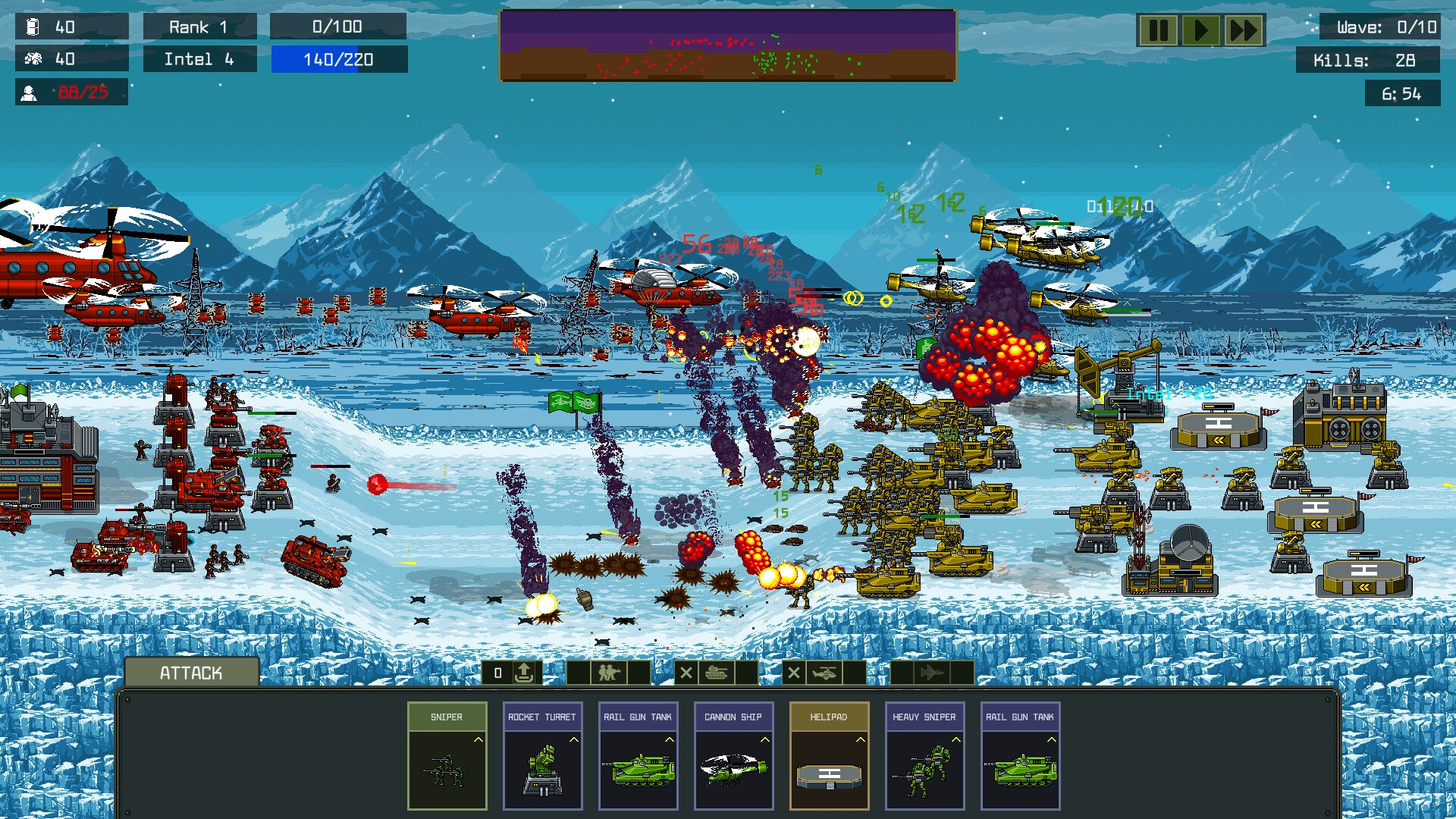
Task: Click the Rank 1 display button
Action: click(199, 27)
